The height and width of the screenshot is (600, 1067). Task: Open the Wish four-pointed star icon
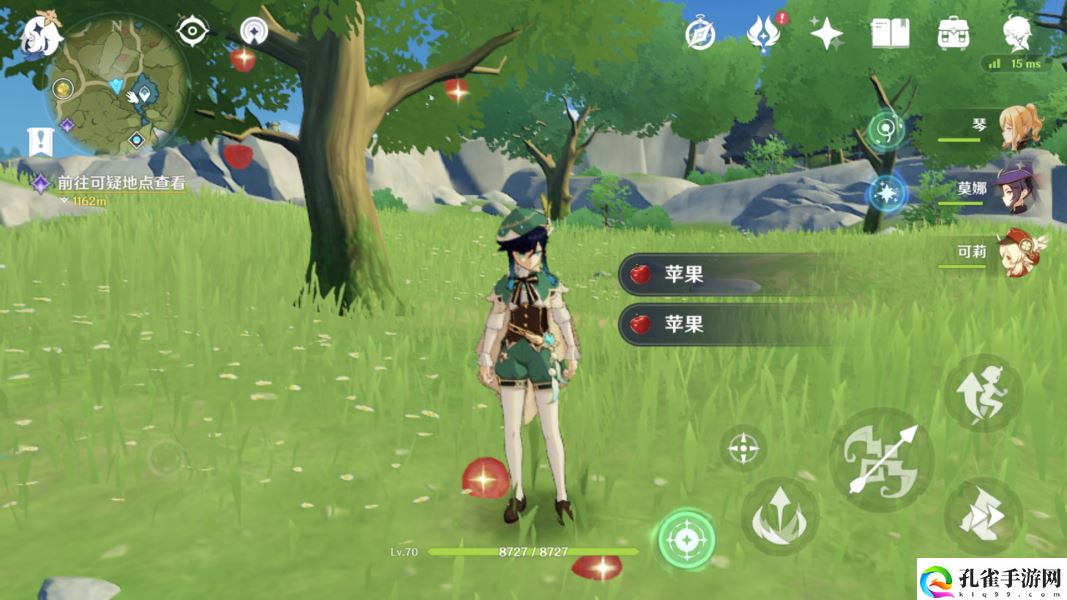(x=826, y=34)
